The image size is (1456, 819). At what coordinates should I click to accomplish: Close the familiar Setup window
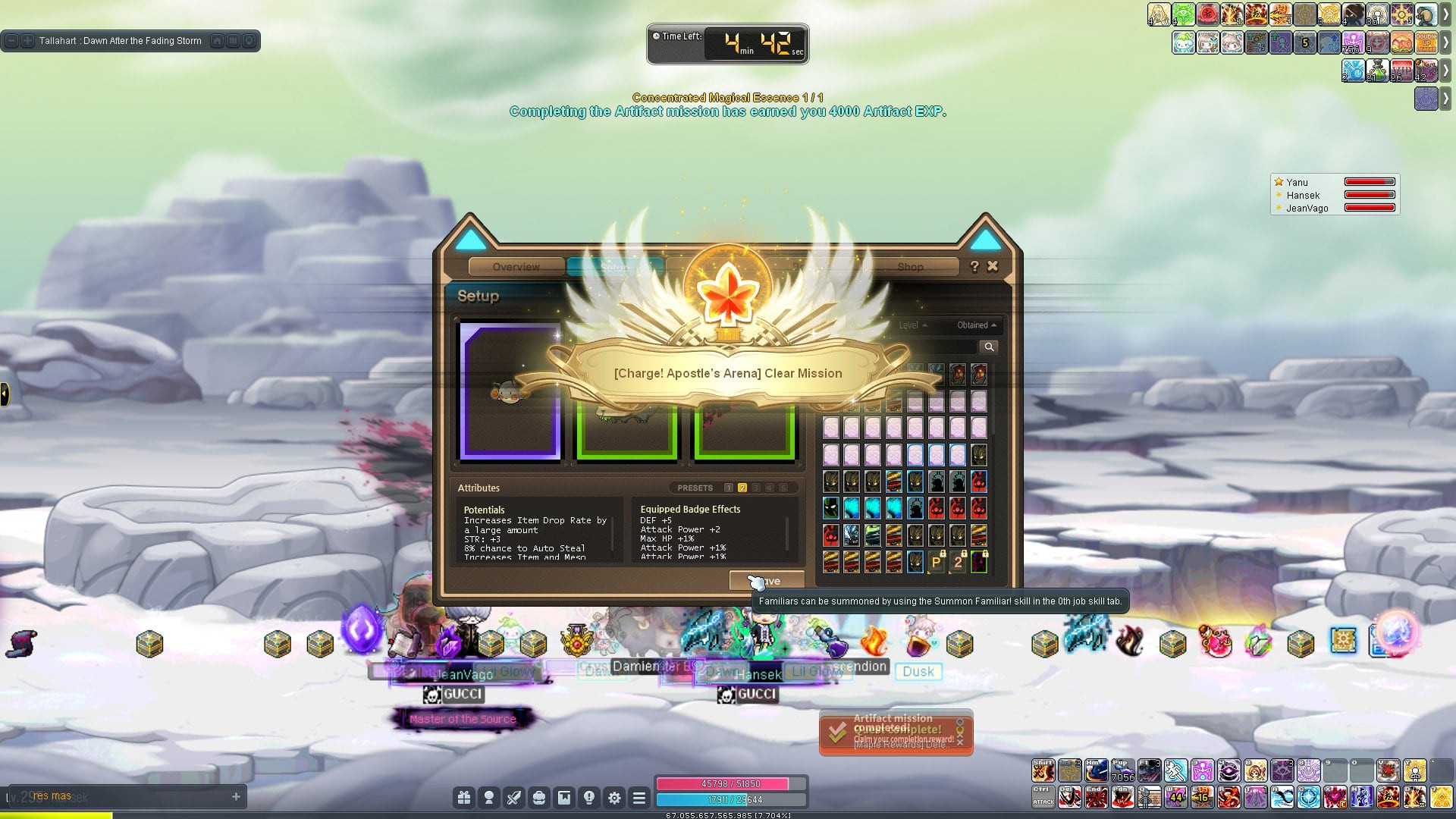[993, 266]
